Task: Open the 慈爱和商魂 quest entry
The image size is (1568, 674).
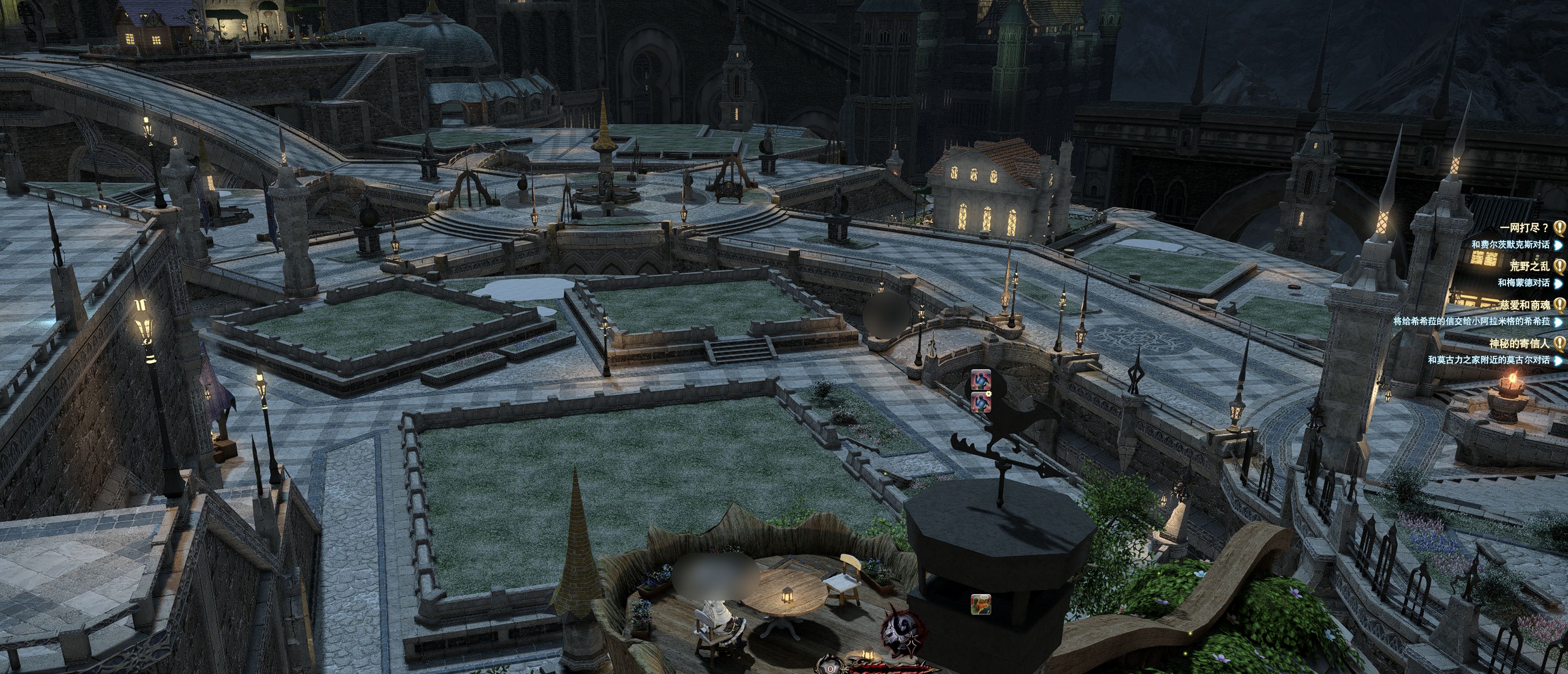Action: coord(1524,304)
